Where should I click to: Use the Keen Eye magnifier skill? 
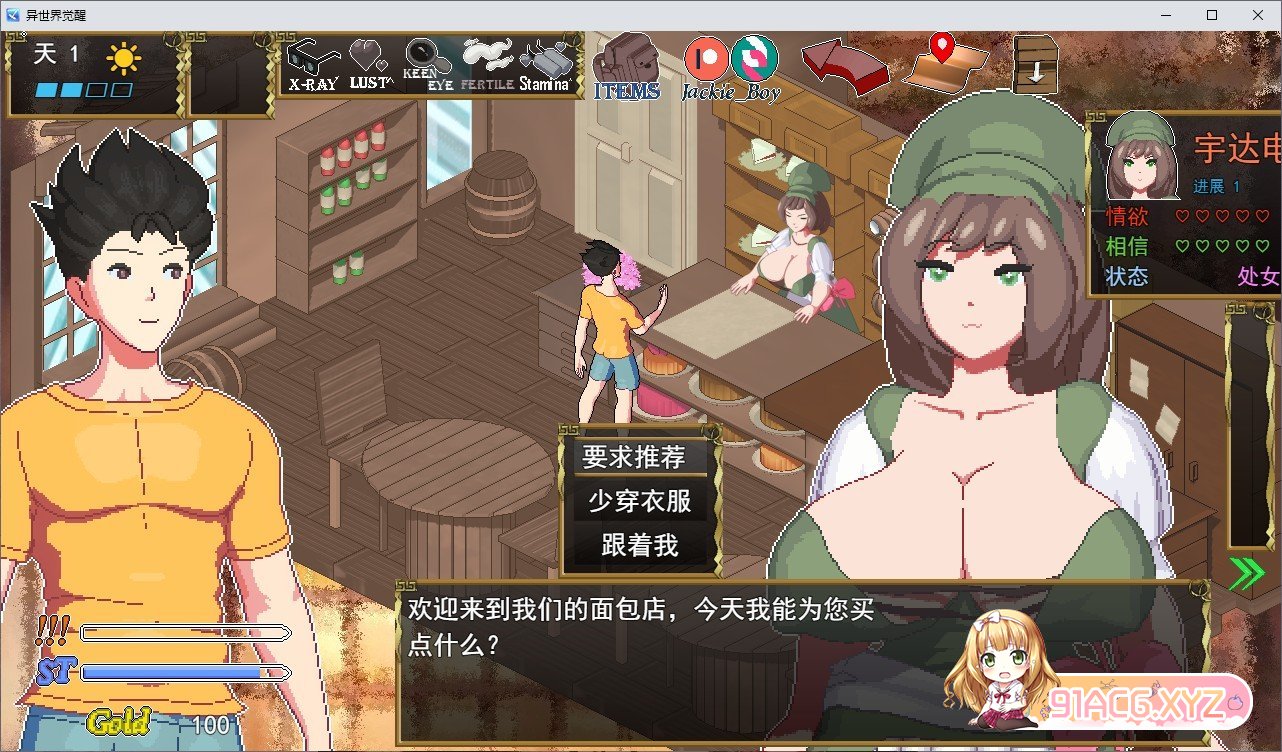428,64
